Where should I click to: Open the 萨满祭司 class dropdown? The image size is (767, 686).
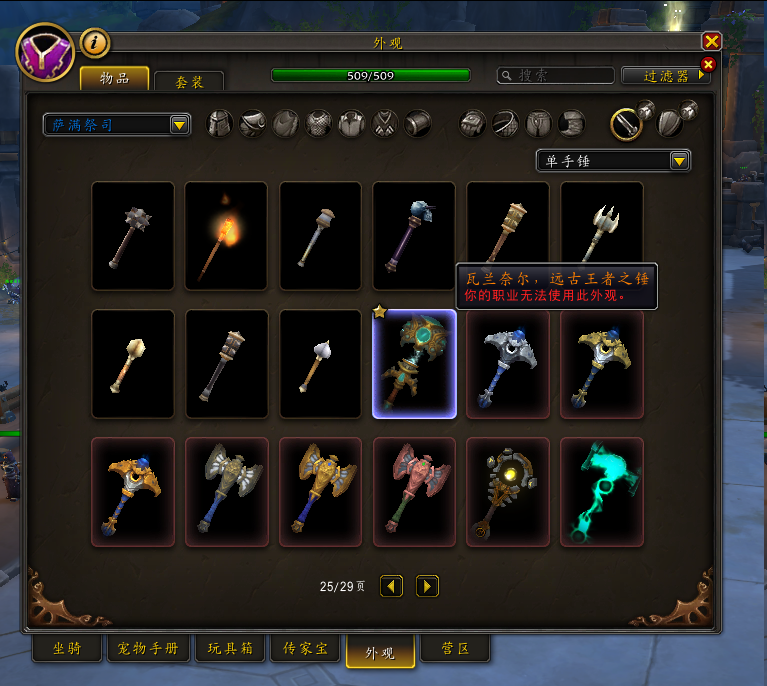pyautogui.click(x=117, y=124)
